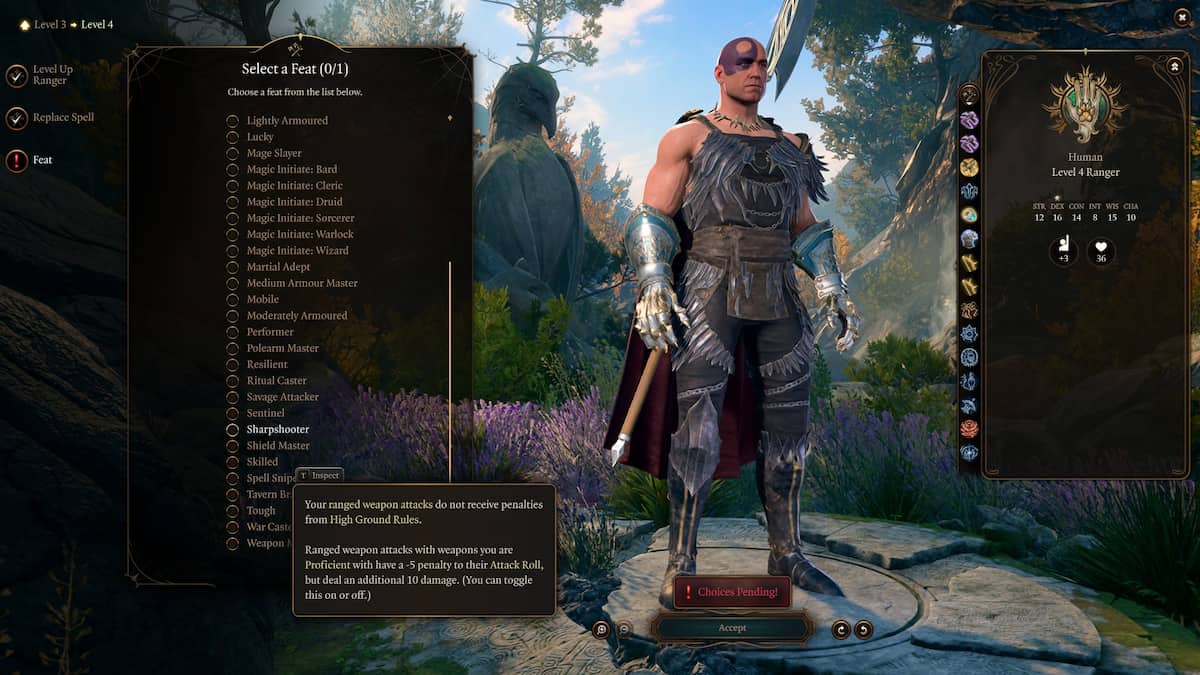1200x675 pixels.
Task: Collapse the character summary panel
Action: (x=1174, y=66)
